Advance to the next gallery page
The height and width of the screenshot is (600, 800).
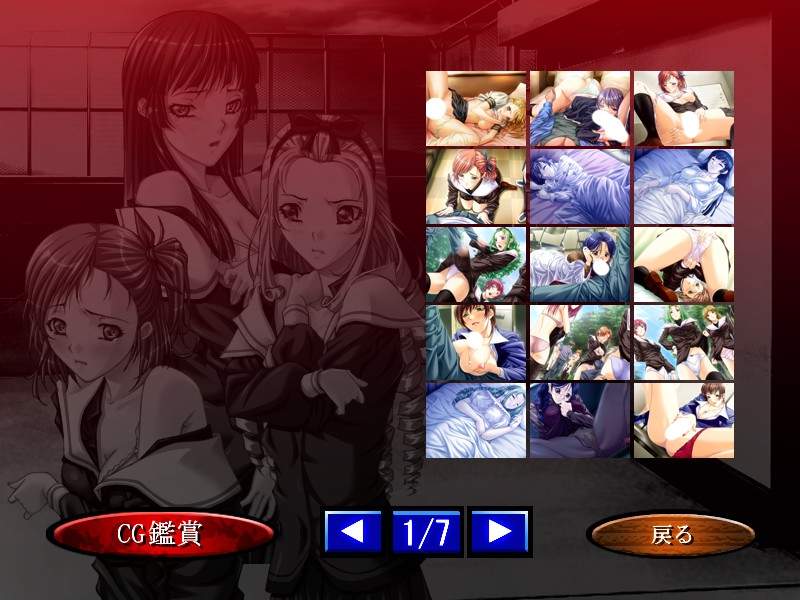(x=499, y=532)
